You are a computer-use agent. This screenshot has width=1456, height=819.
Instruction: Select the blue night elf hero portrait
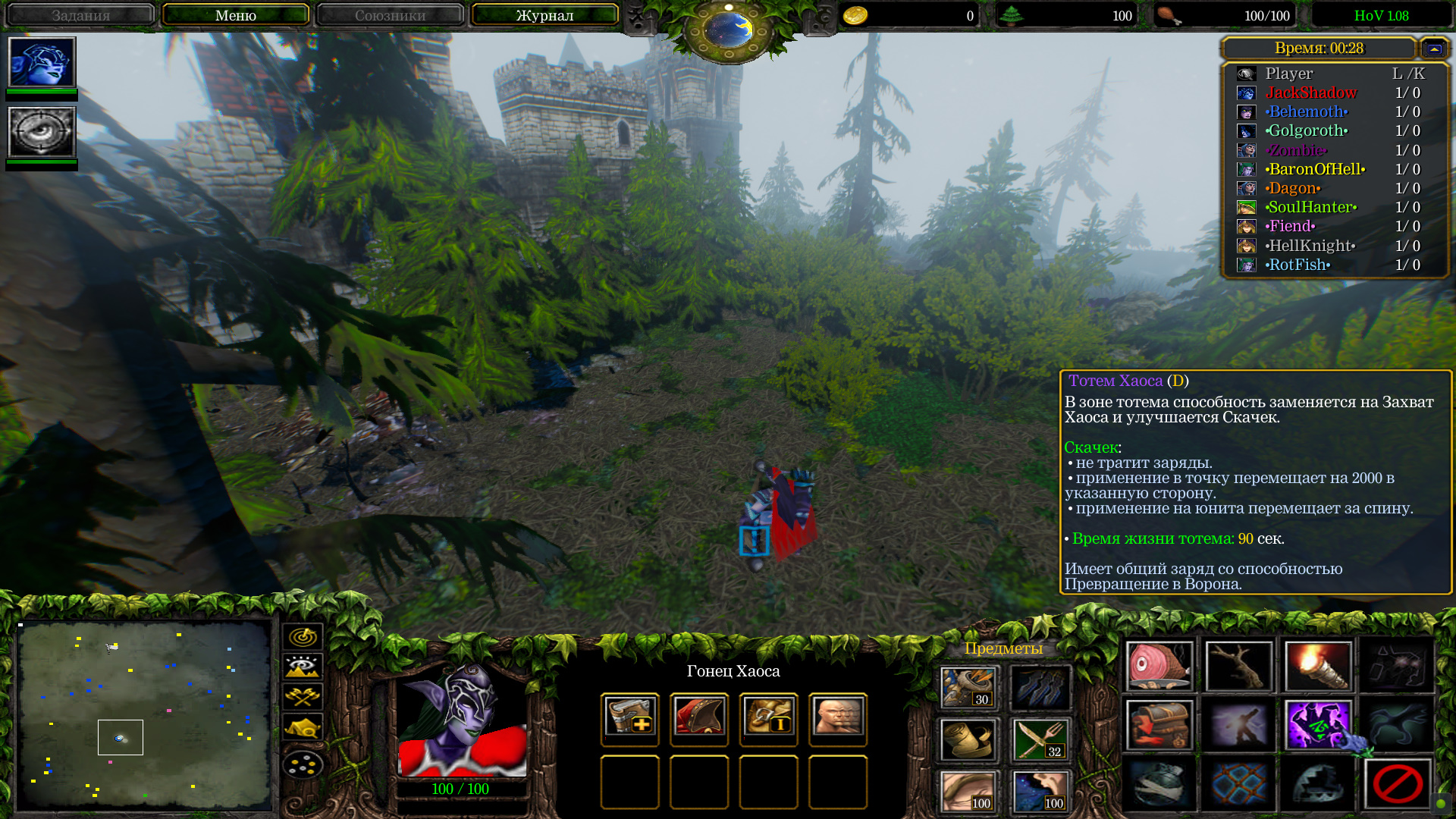tap(42, 62)
